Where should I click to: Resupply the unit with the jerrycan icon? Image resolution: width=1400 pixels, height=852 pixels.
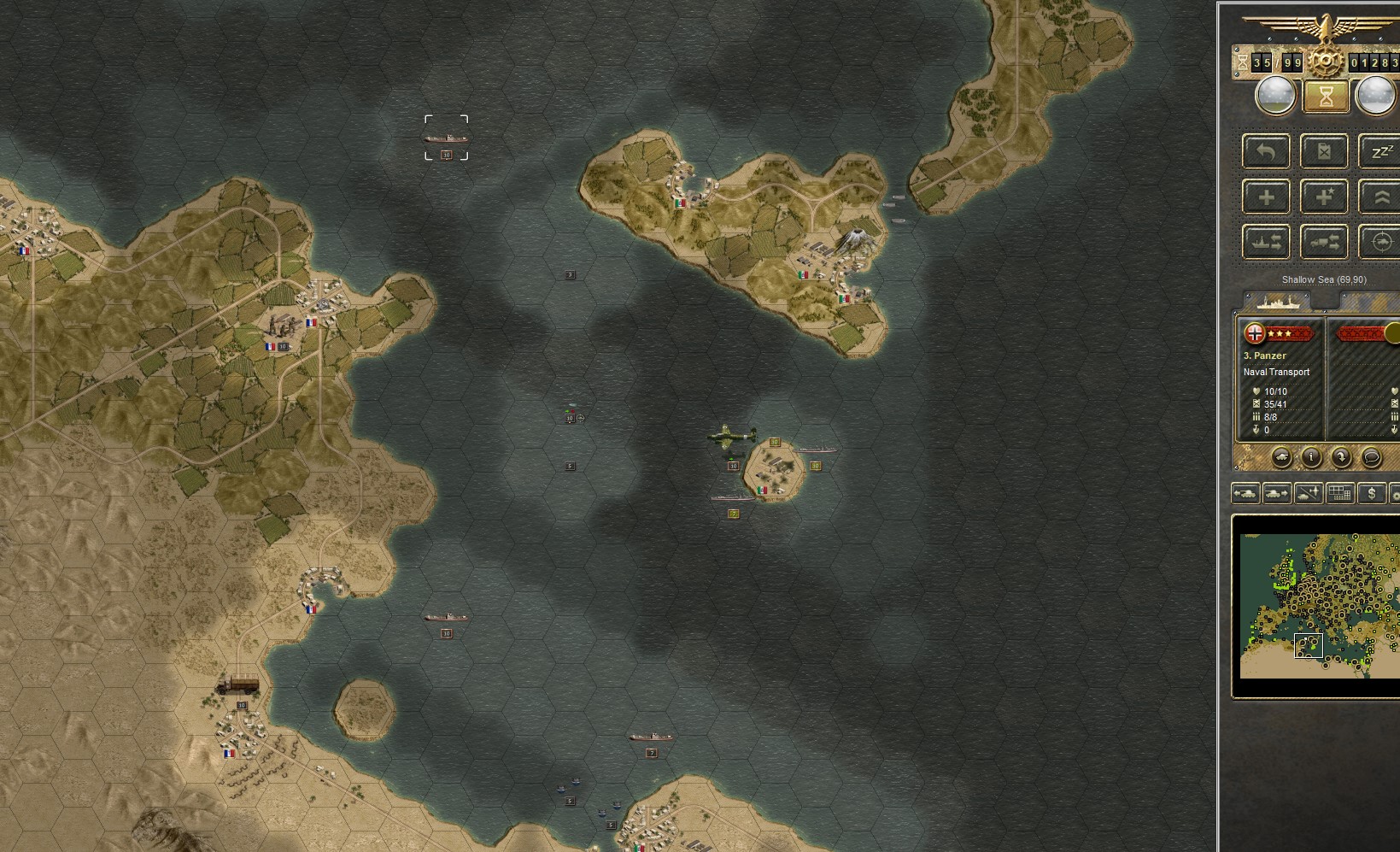(x=1325, y=151)
